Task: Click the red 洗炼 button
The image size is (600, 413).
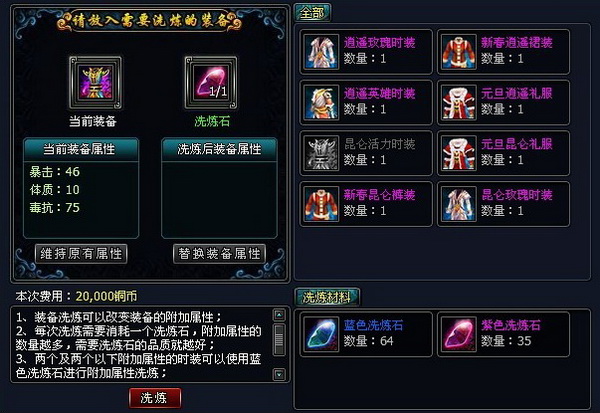Action: tap(155, 397)
